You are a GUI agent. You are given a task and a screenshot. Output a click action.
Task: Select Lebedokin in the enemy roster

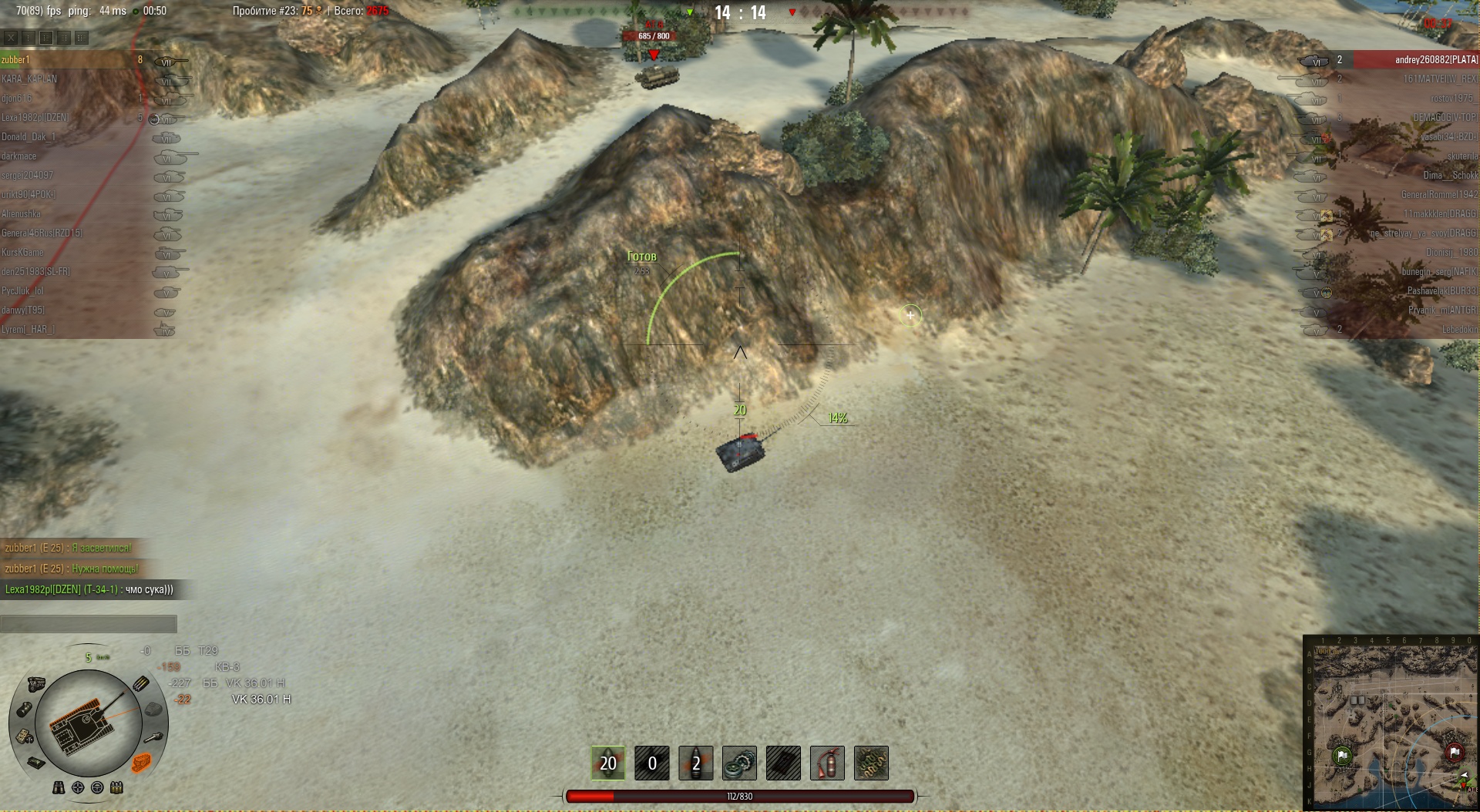(1459, 330)
